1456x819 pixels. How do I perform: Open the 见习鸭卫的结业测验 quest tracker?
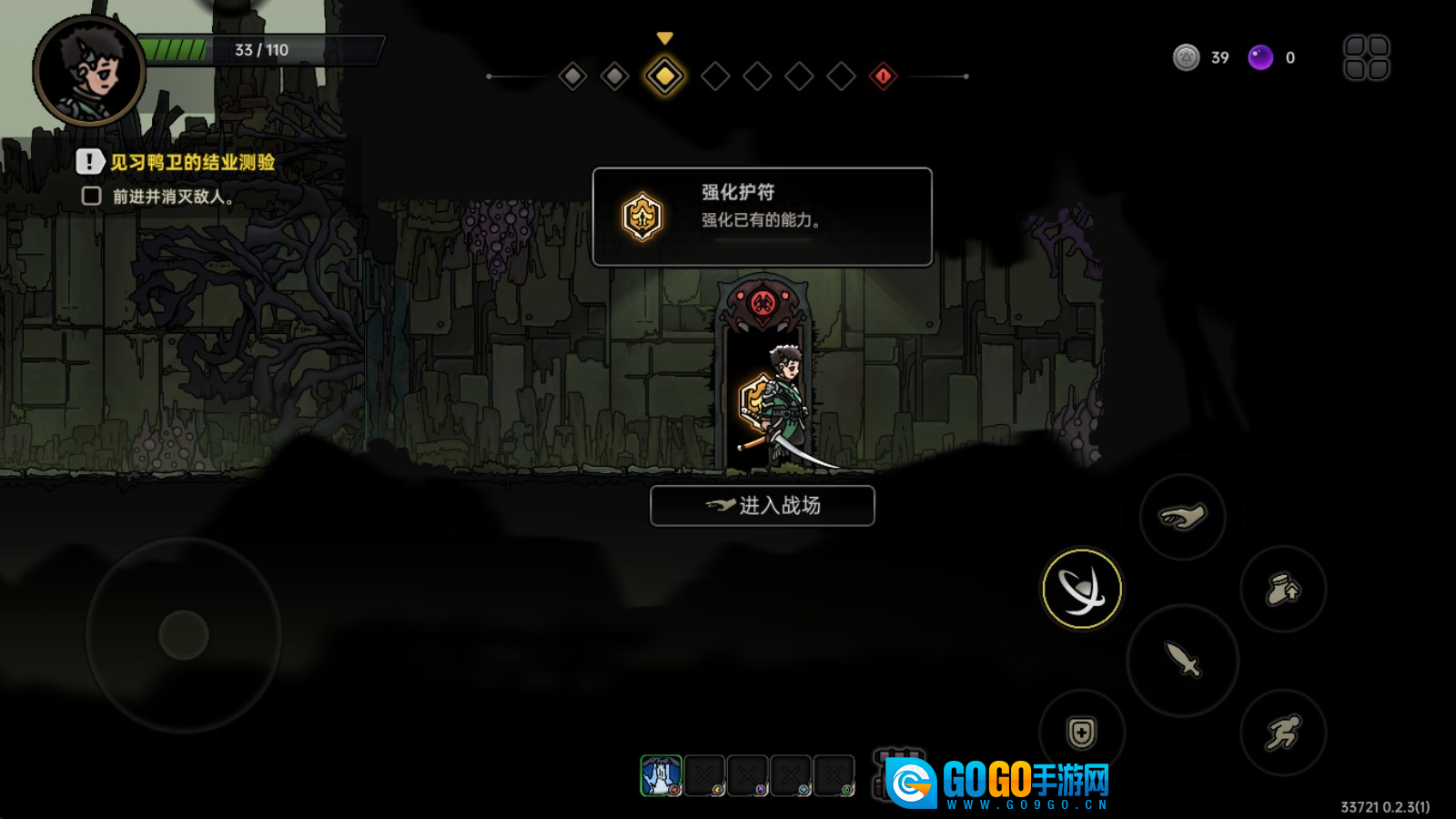[191, 162]
